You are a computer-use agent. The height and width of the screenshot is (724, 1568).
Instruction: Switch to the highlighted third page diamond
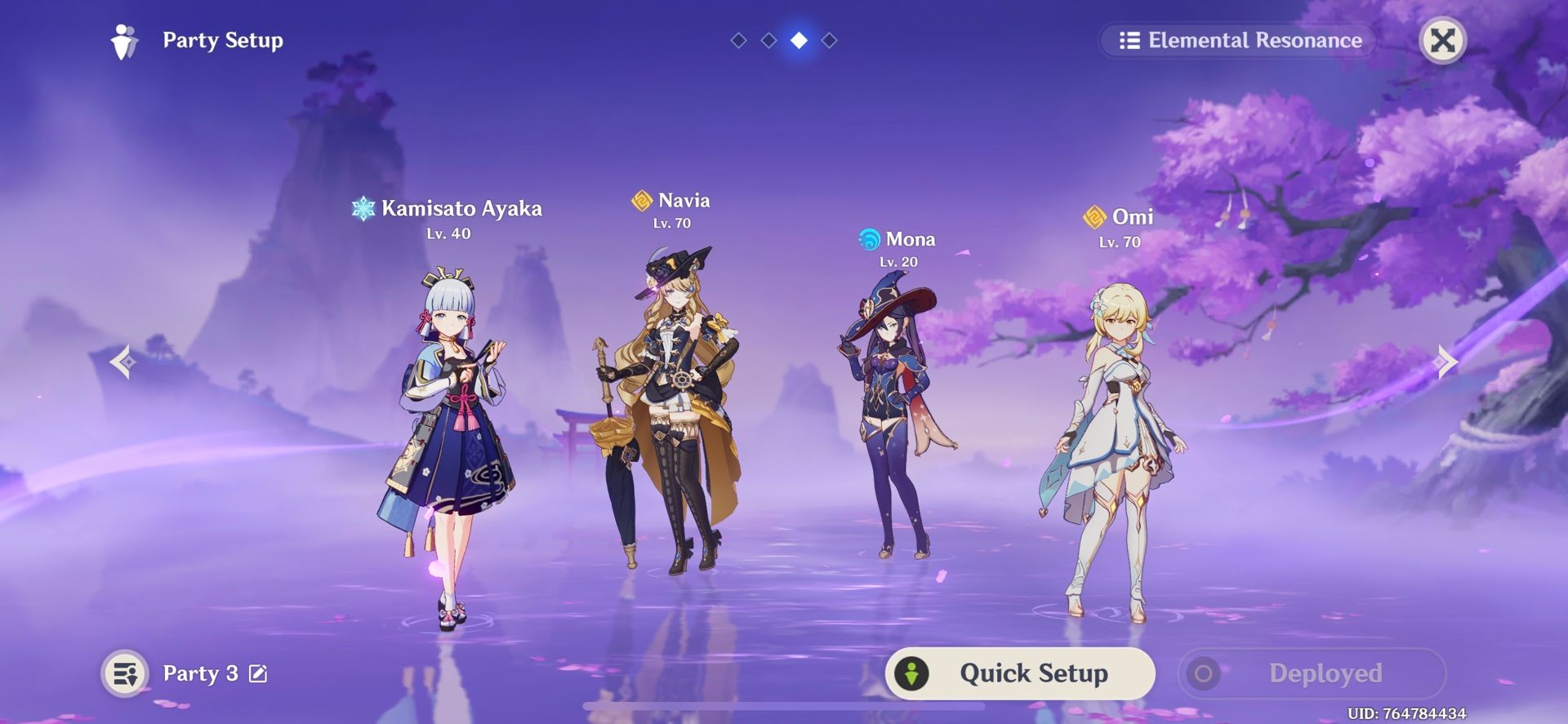click(798, 38)
